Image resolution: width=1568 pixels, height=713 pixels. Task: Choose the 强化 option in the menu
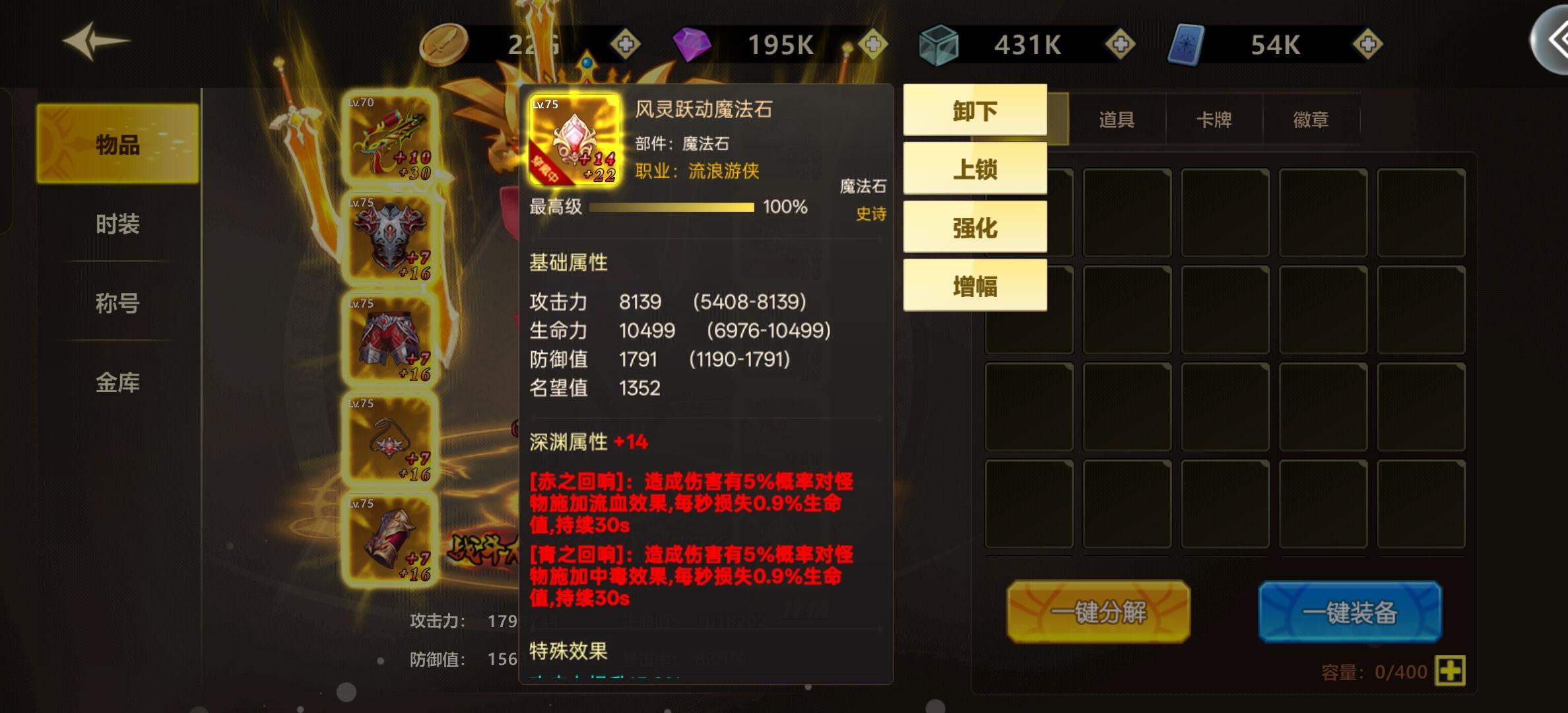pos(975,226)
